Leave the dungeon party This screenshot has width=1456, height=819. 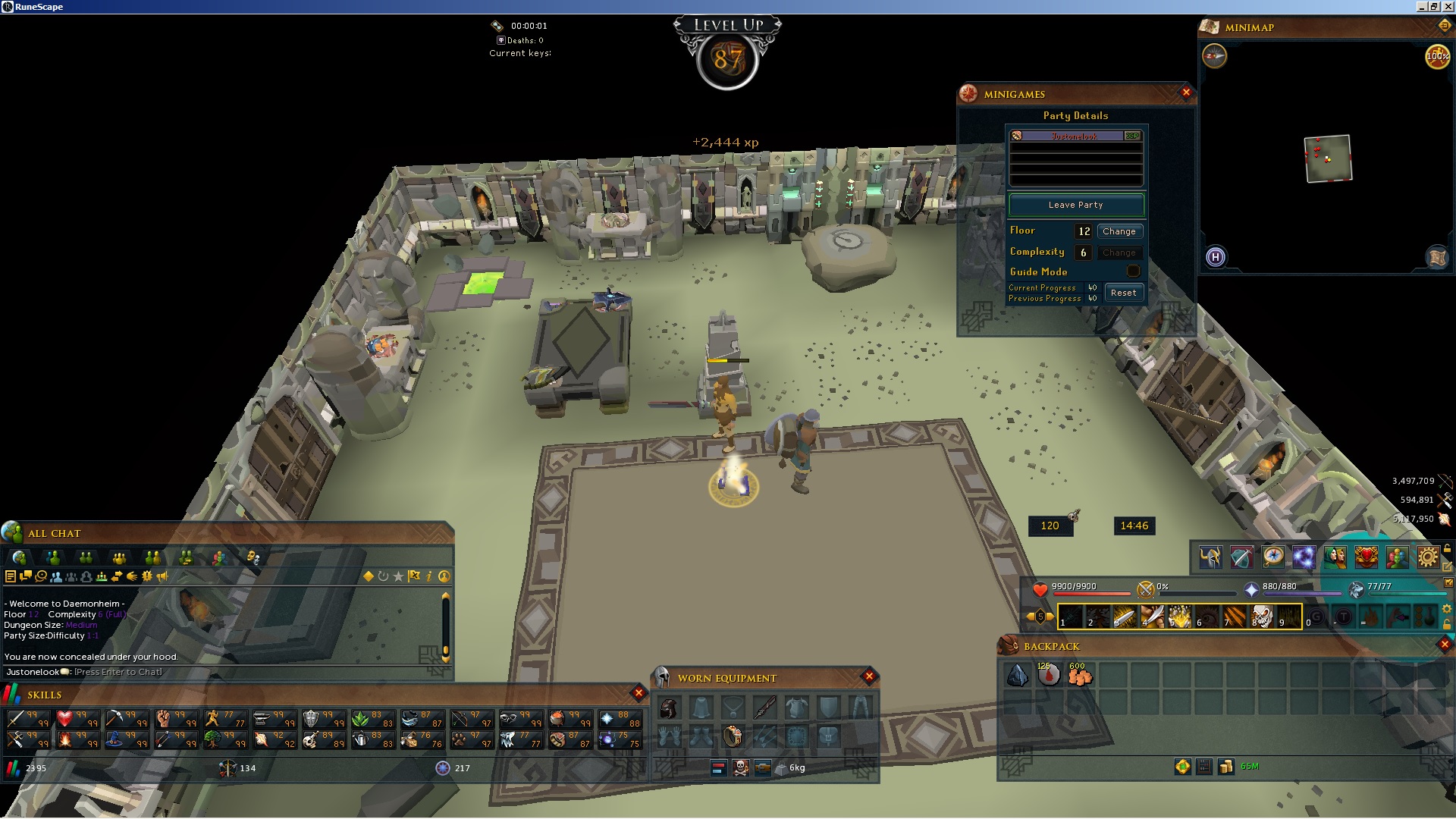(x=1075, y=205)
